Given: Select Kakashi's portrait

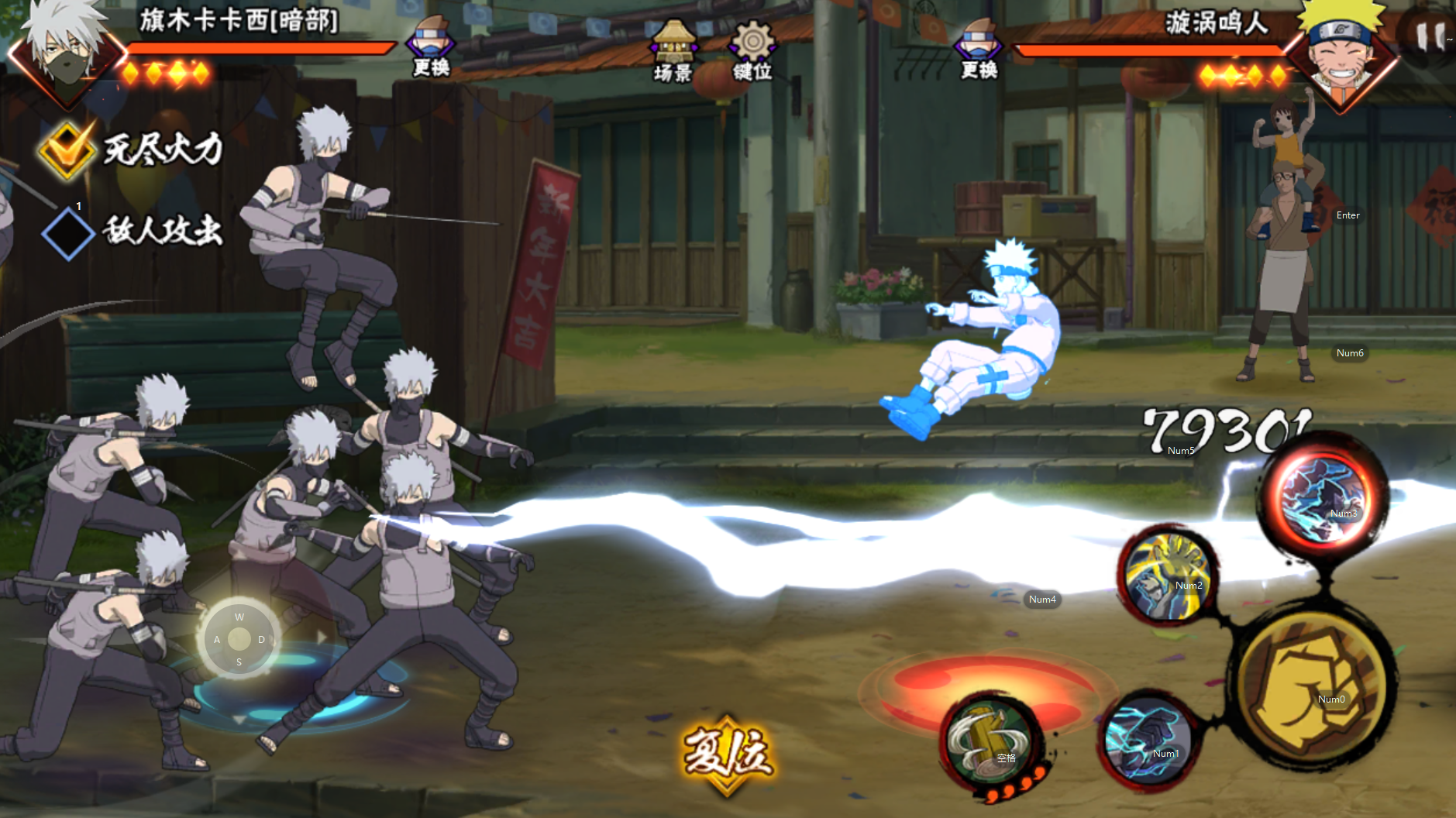Looking at the screenshot, I should [67, 54].
